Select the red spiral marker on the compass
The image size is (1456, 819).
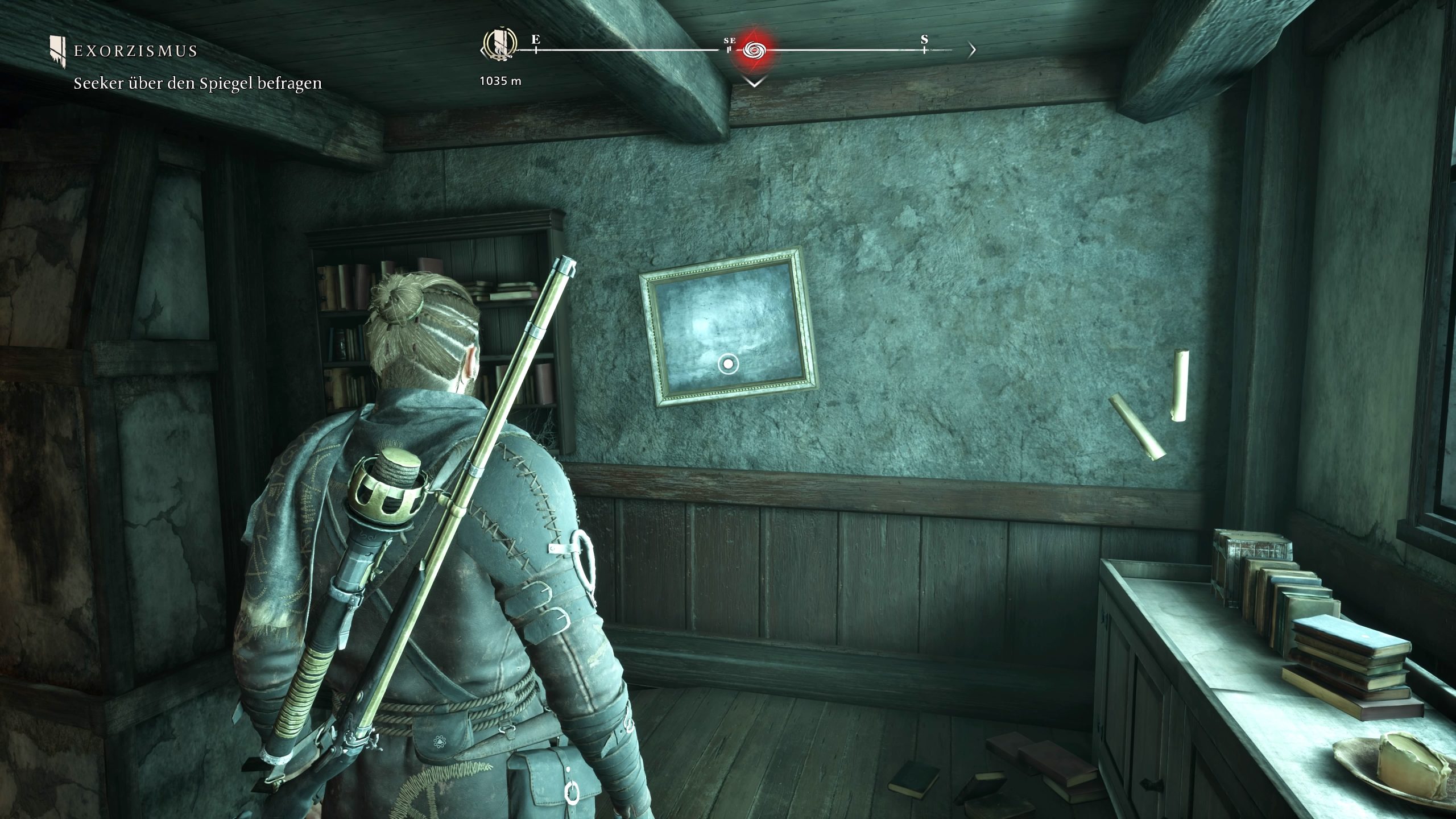(754, 51)
